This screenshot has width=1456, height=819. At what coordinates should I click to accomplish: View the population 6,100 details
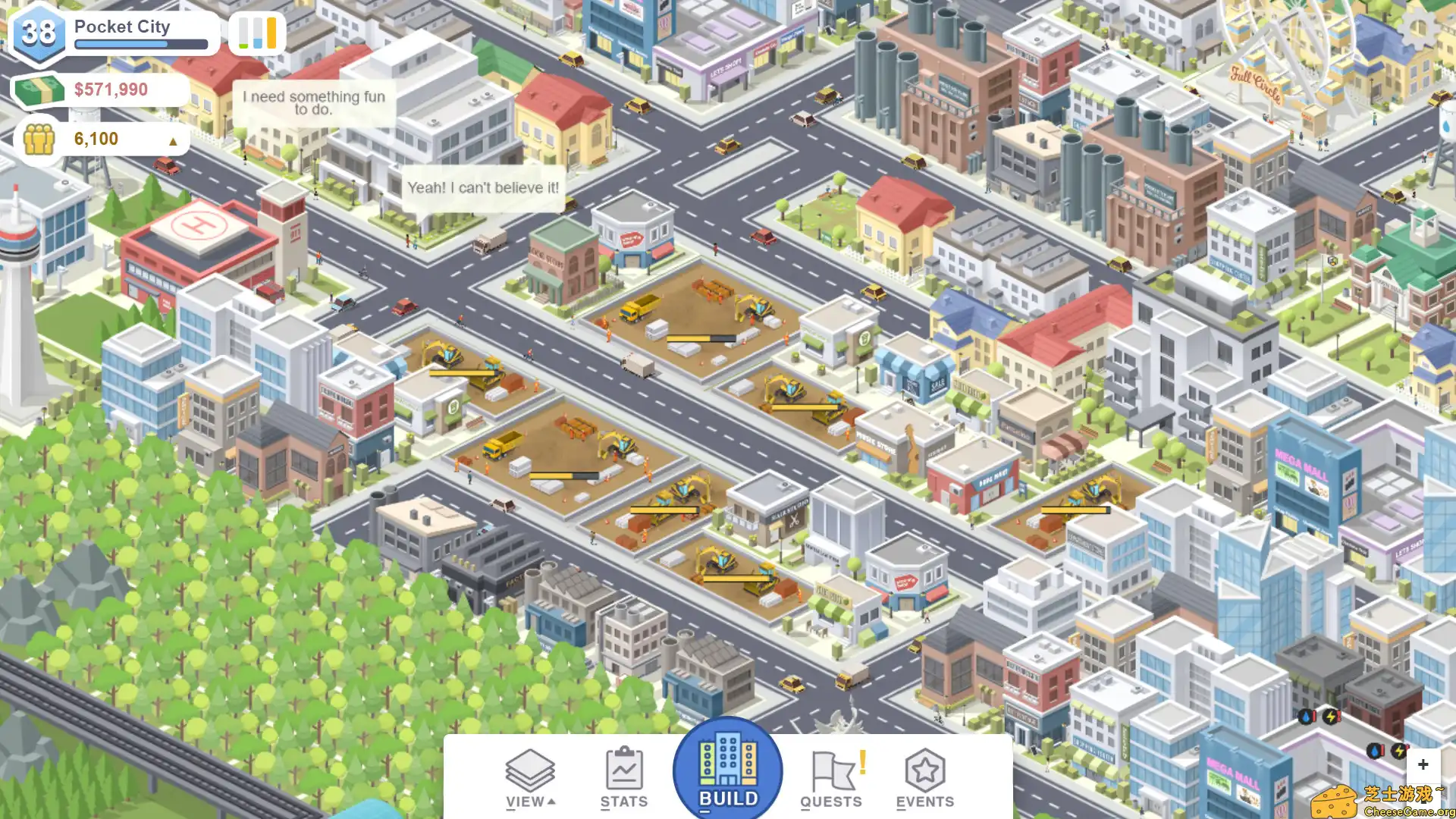[x=95, y=139]
